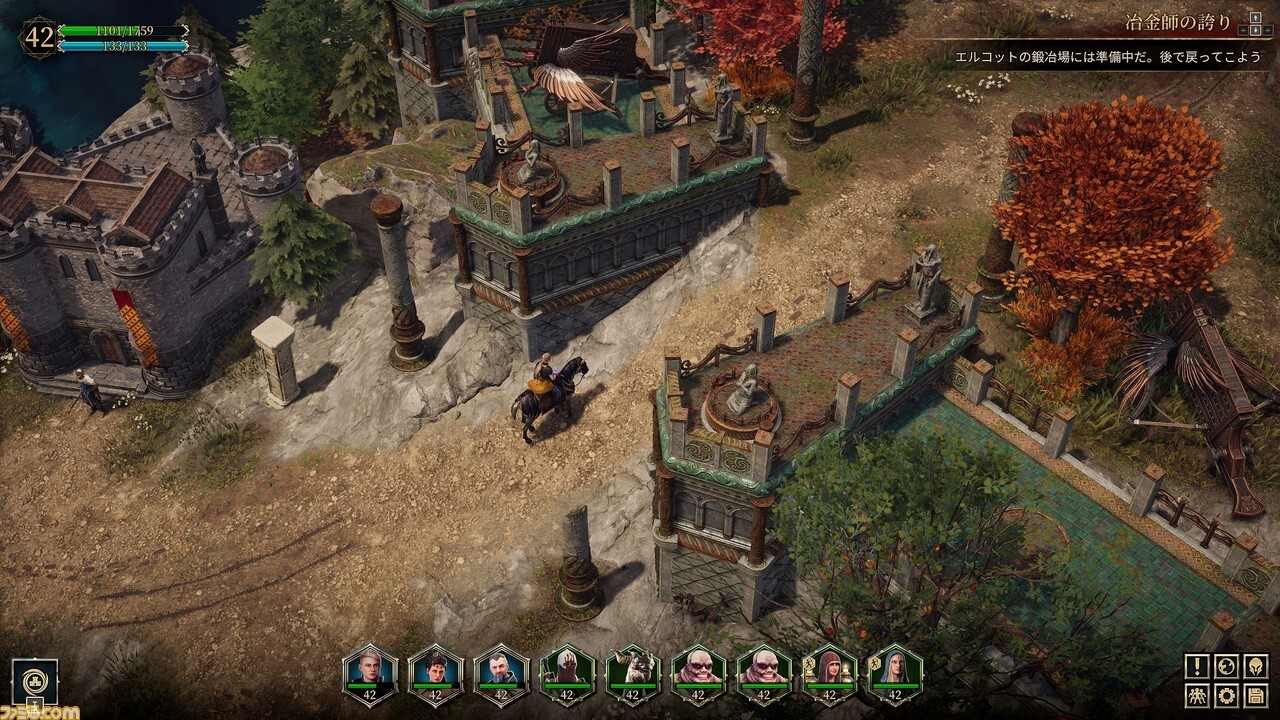Select the horned creature unit portrait
The image size is (1280, 720).
(634, 672)
